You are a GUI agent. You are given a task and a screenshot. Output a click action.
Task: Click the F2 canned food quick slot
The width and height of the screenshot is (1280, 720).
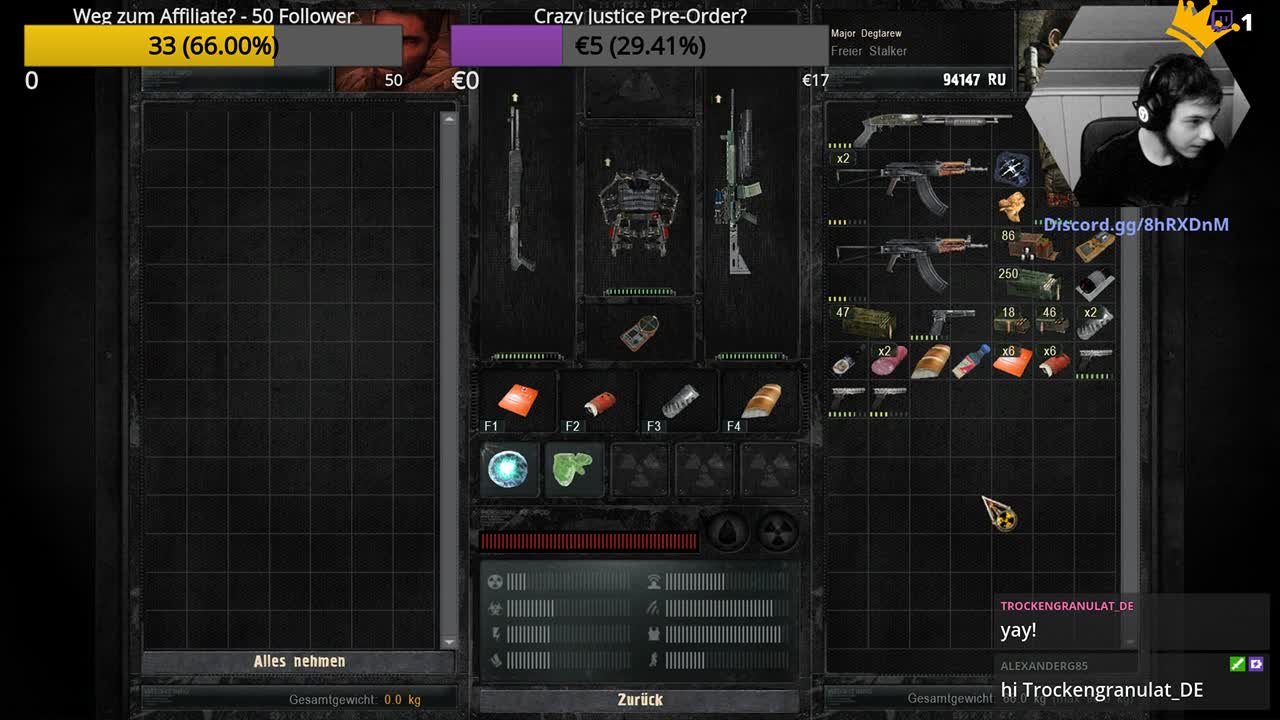pos(599,402)
